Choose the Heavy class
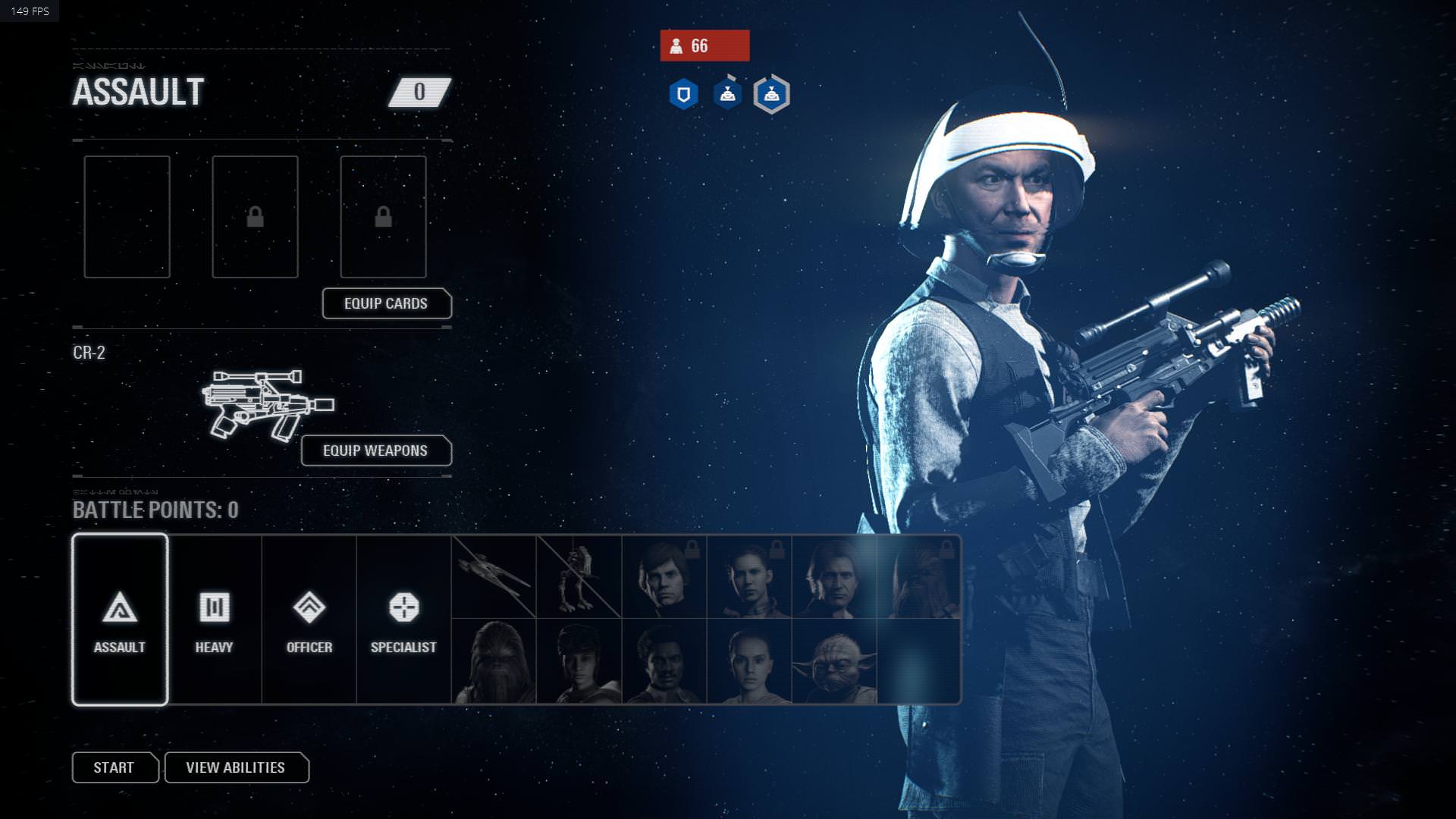The width and height of the screenshot is (1456, 819). pos(215,620)
